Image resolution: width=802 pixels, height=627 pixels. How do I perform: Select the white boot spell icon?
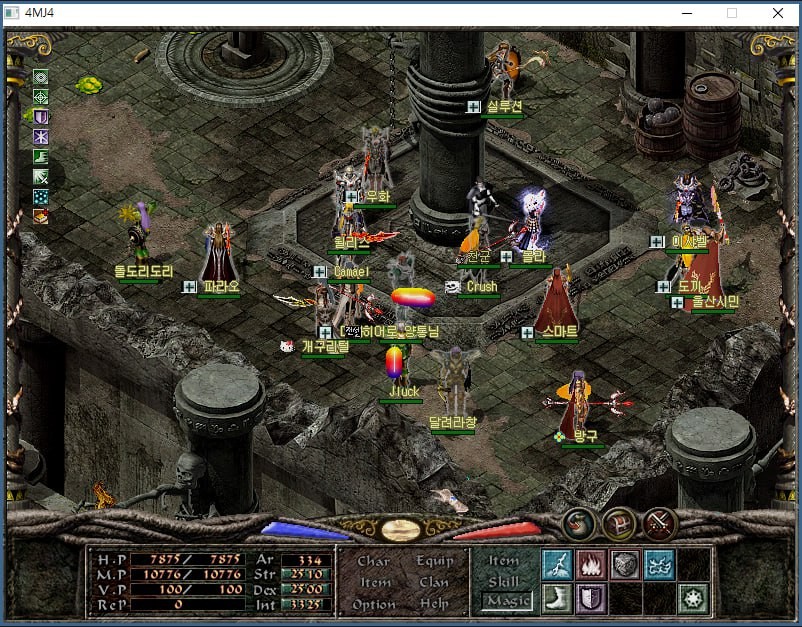(x=557, y=599)
